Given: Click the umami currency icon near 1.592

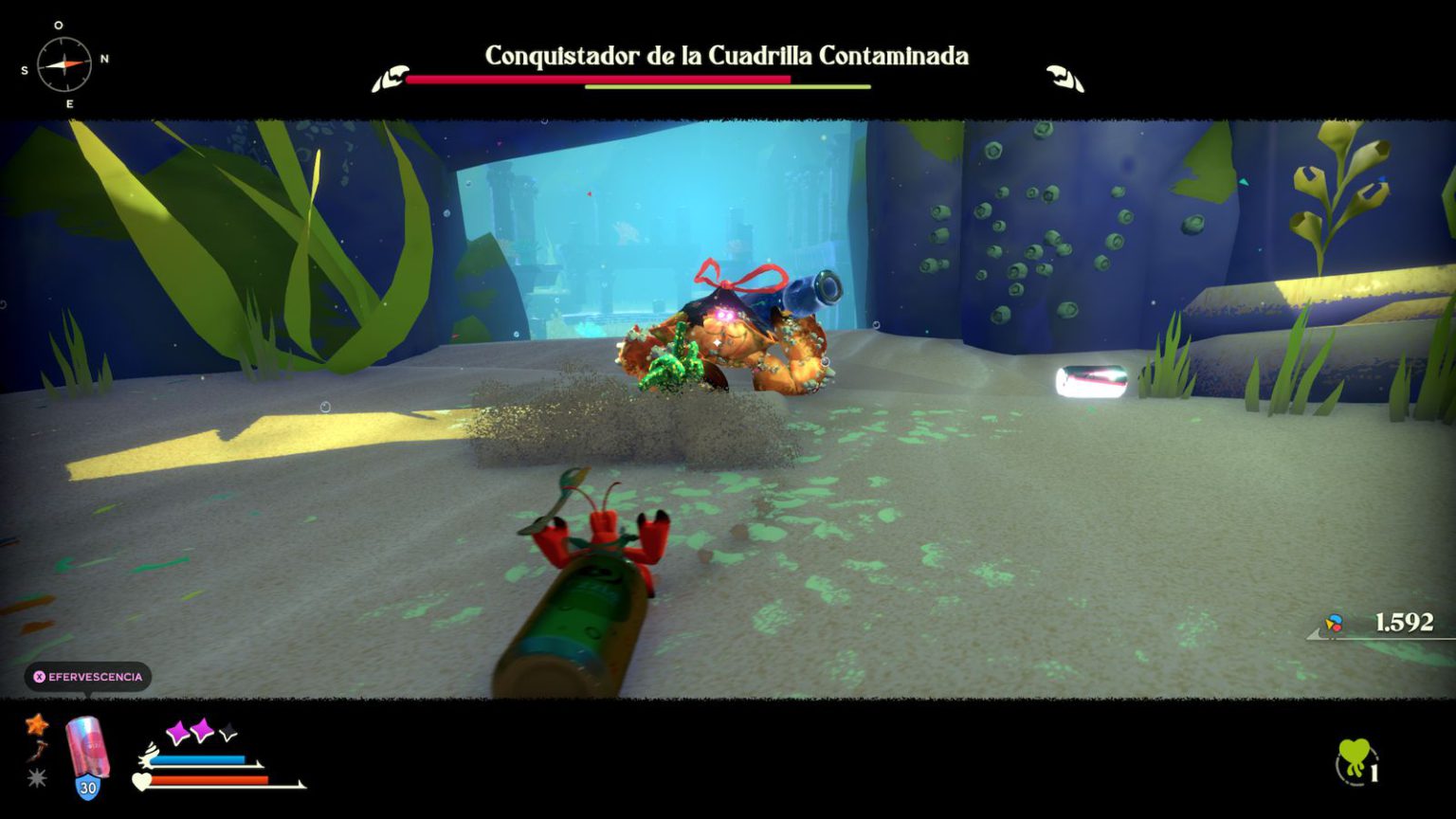Looking at the screenshot, I should pos(1331,624).
